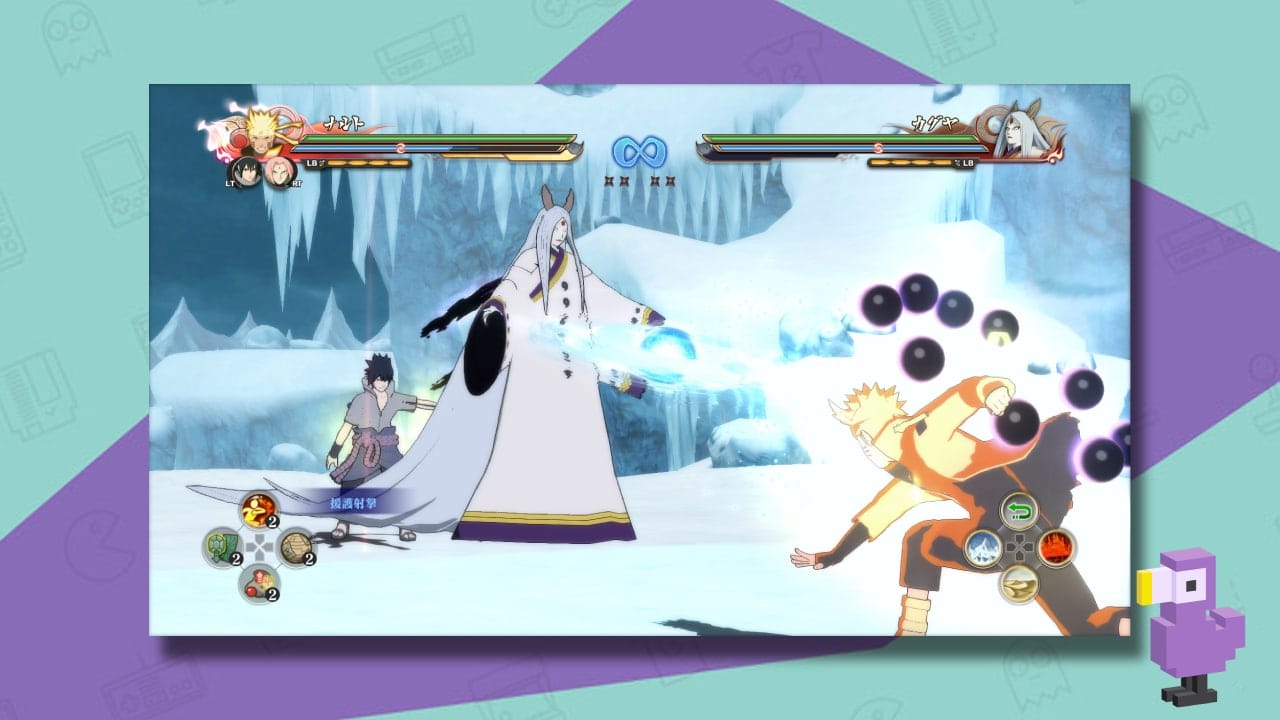Click a shuriken marker under the timer
Screen dimensions: 1280x720
(x=610, y=182)
